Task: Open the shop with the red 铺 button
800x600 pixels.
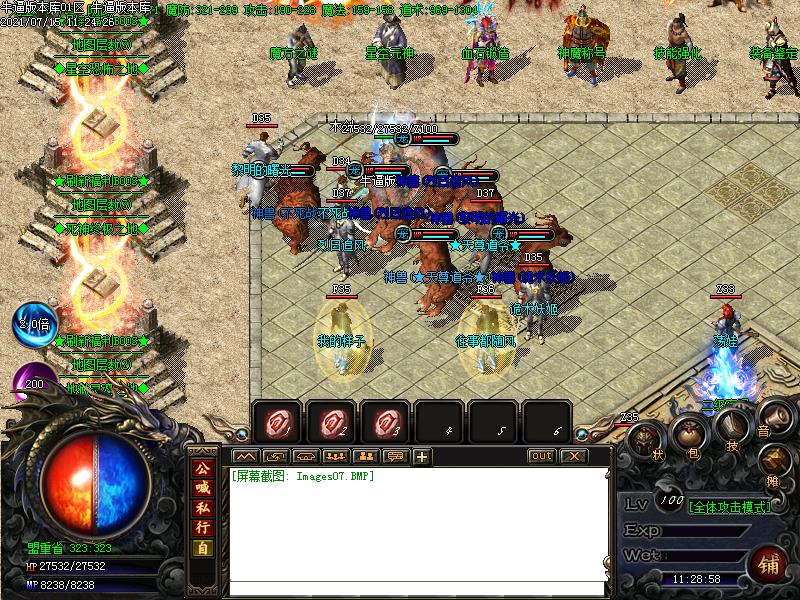Action: click(770, 564)
